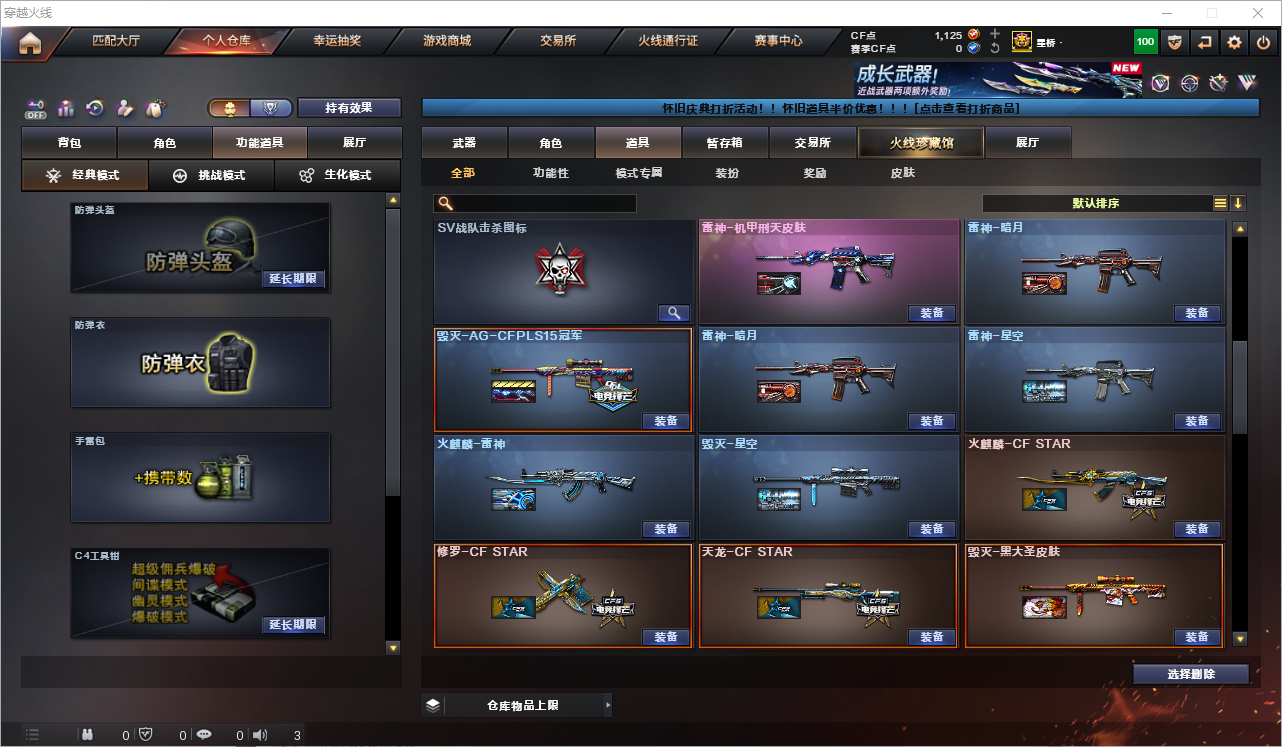Switch to the 武器 weapons tab
Screen dimensions: 1282x747
point(464,143)
